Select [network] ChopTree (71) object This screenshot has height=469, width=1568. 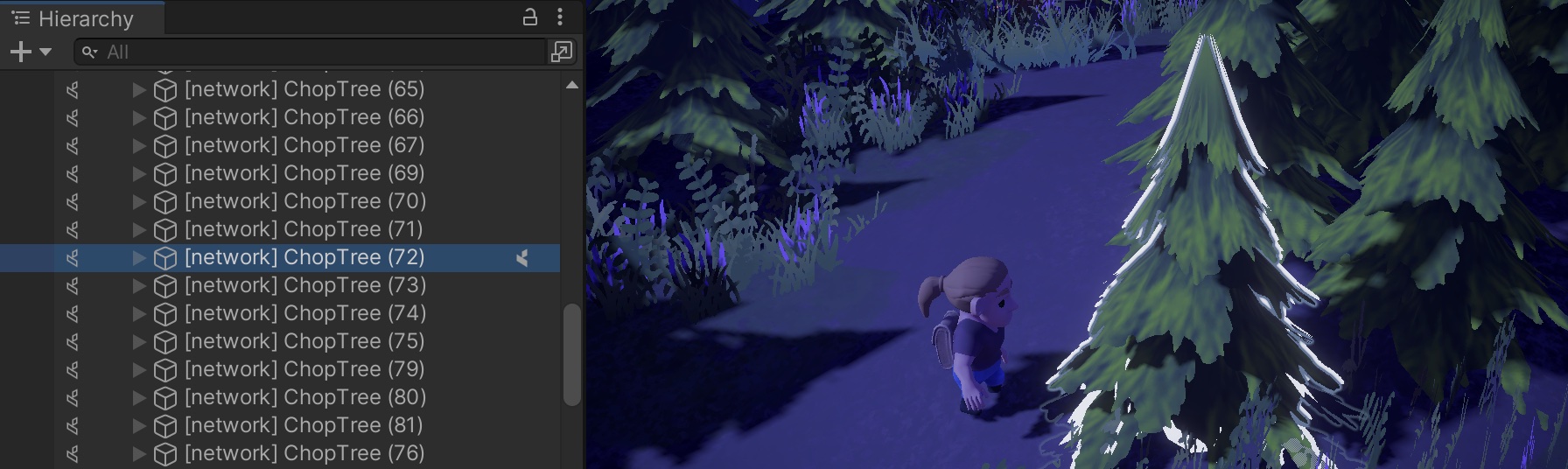click(303, 229)
